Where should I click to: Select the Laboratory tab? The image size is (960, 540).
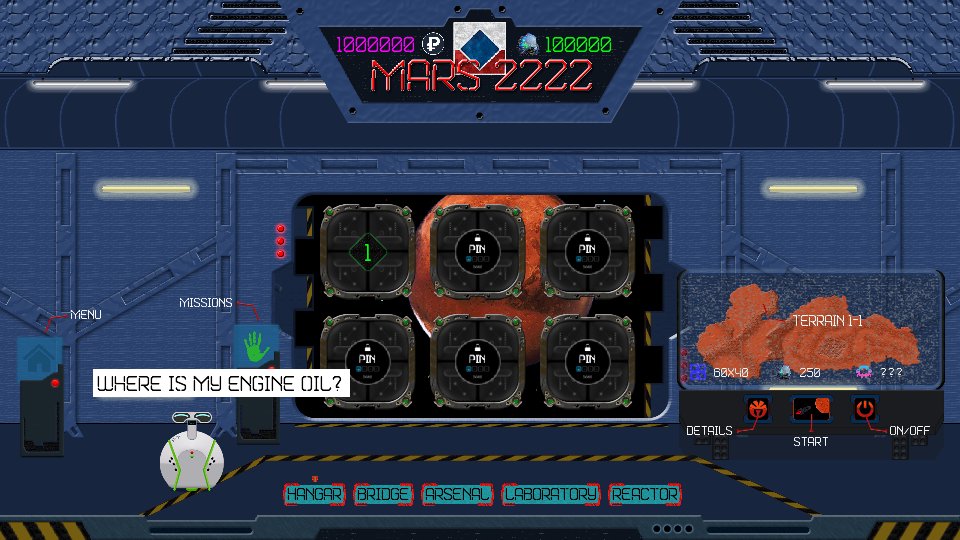click(x=551, y=494)
